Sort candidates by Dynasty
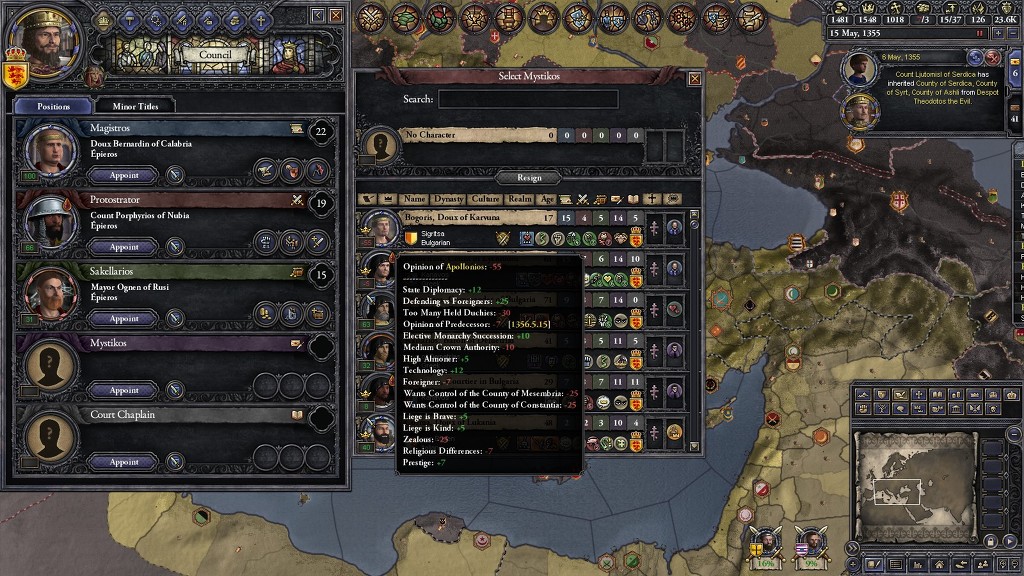 pyautogui.click(x=450, y=199)
